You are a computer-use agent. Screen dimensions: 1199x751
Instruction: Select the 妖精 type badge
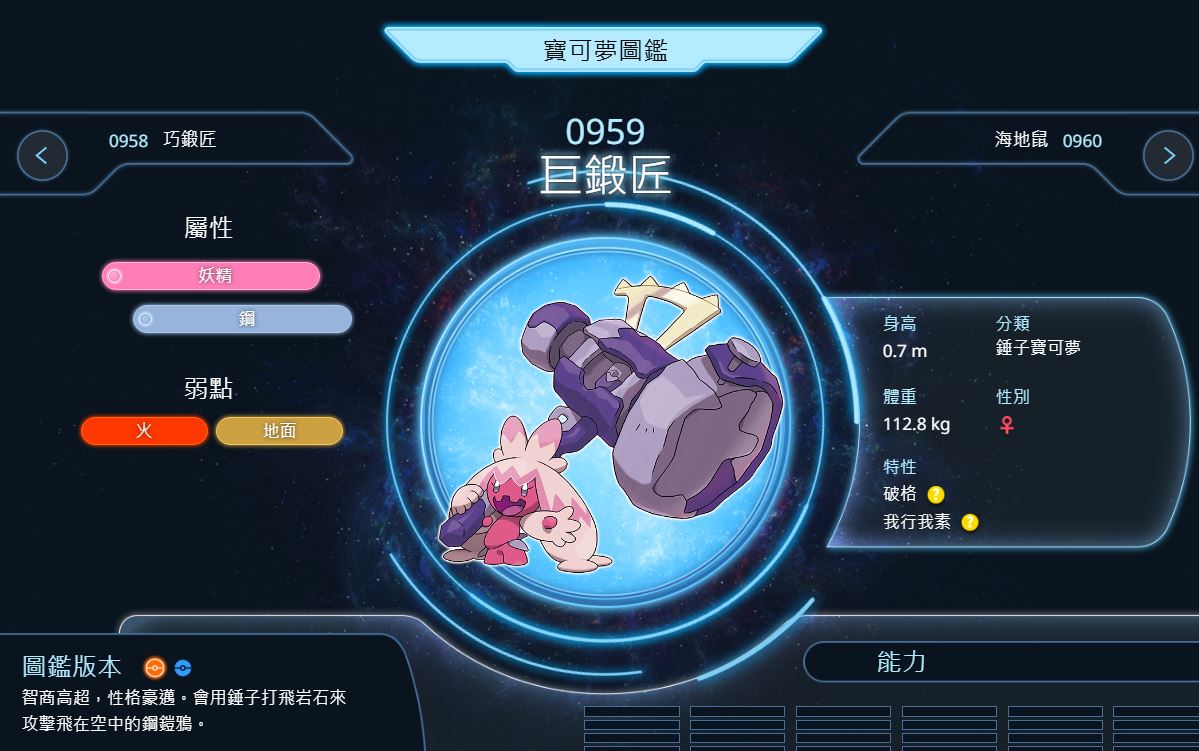211,276
